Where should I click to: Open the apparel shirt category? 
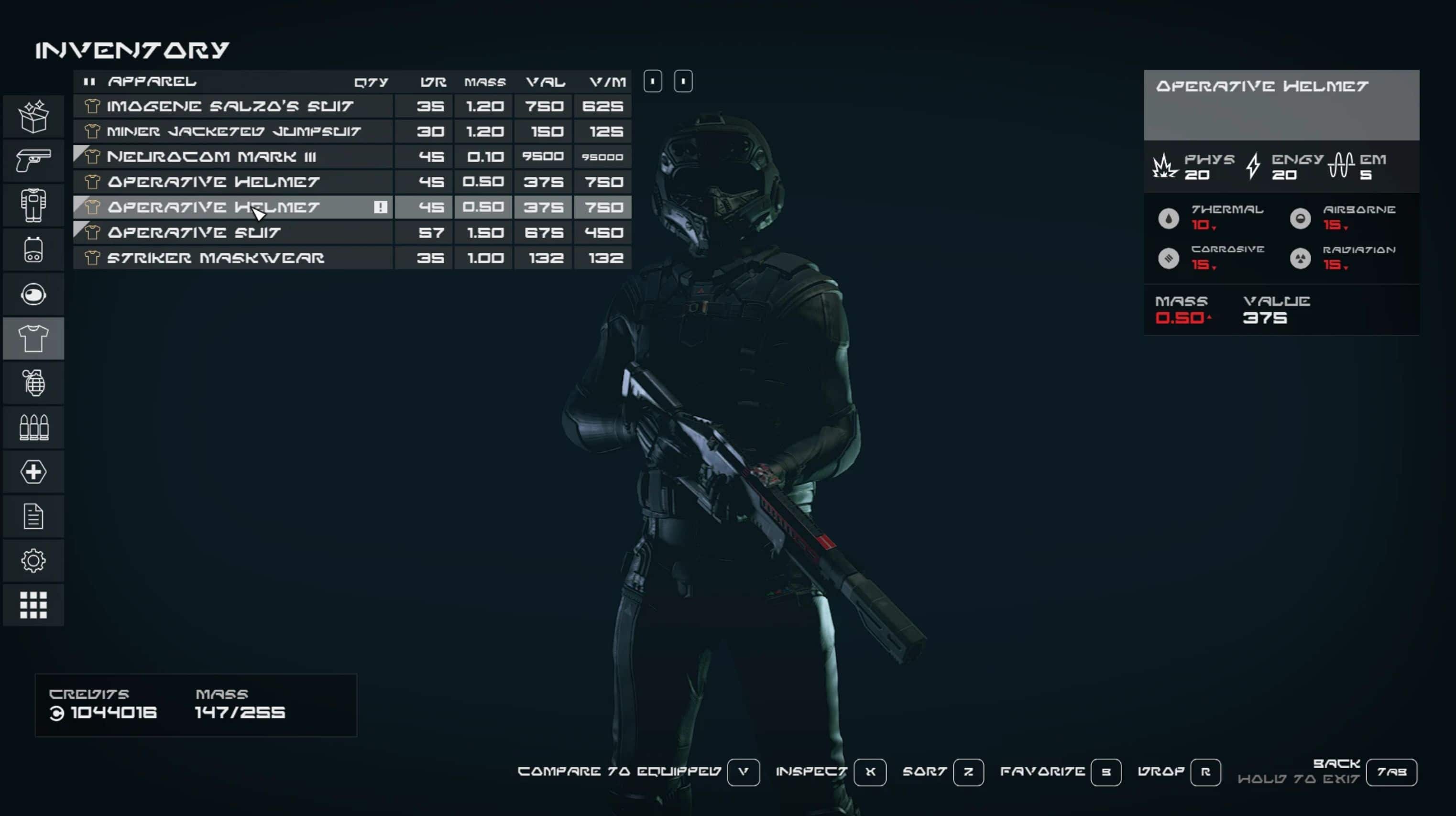(33, 338)
